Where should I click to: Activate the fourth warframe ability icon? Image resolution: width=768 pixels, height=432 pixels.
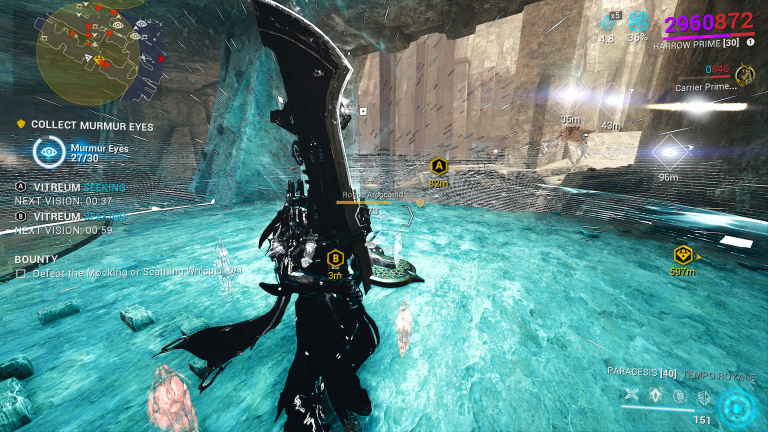click(704, 395)
